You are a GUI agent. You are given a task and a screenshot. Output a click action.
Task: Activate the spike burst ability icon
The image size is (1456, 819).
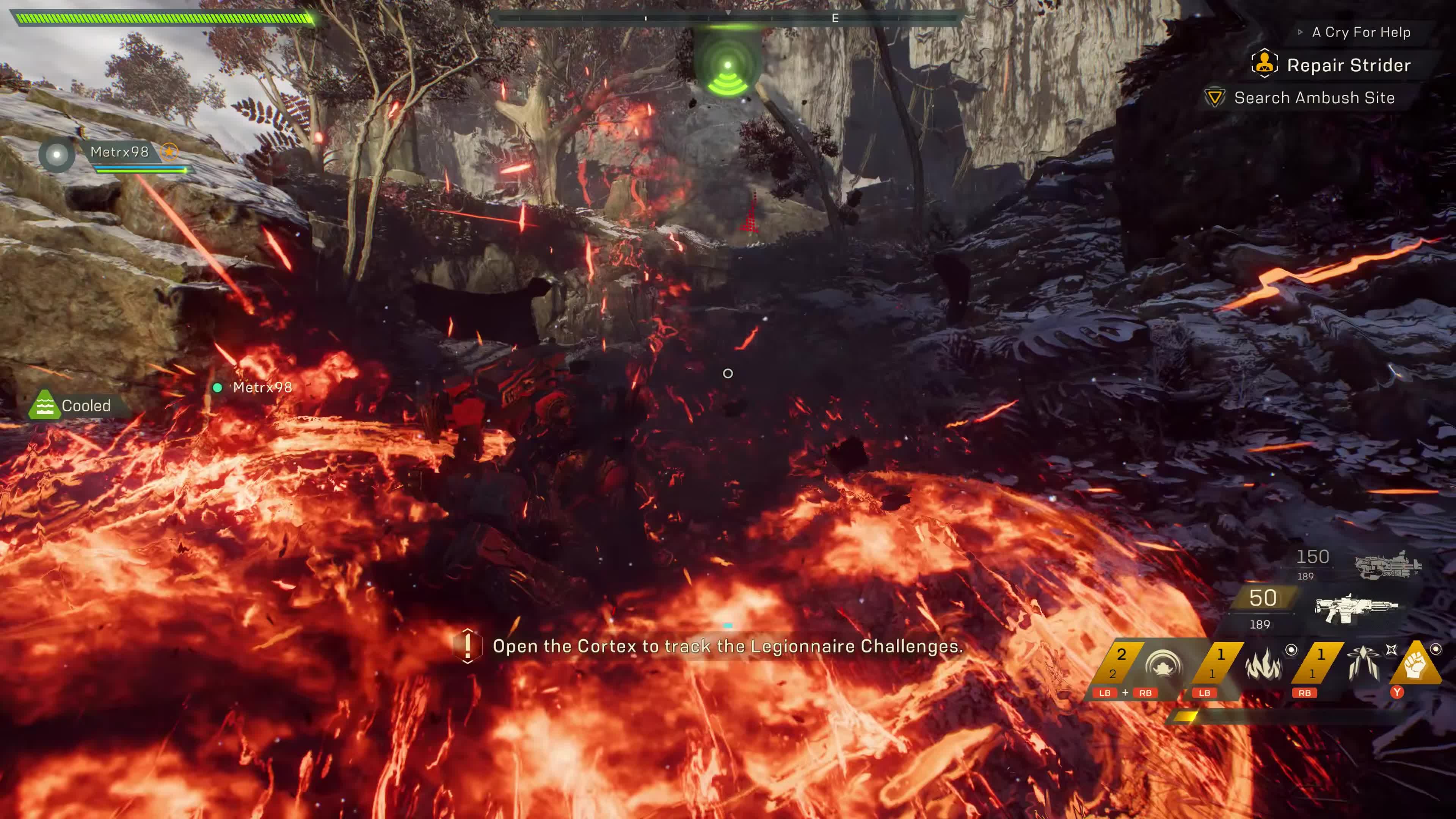1363,664
